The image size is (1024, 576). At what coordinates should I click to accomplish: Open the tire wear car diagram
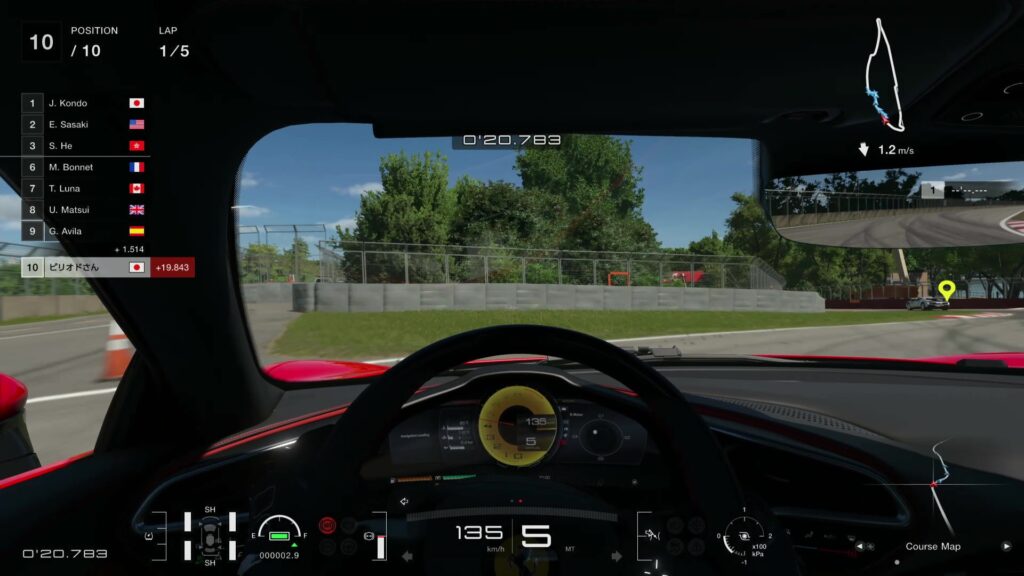click(x=210, y=536)
